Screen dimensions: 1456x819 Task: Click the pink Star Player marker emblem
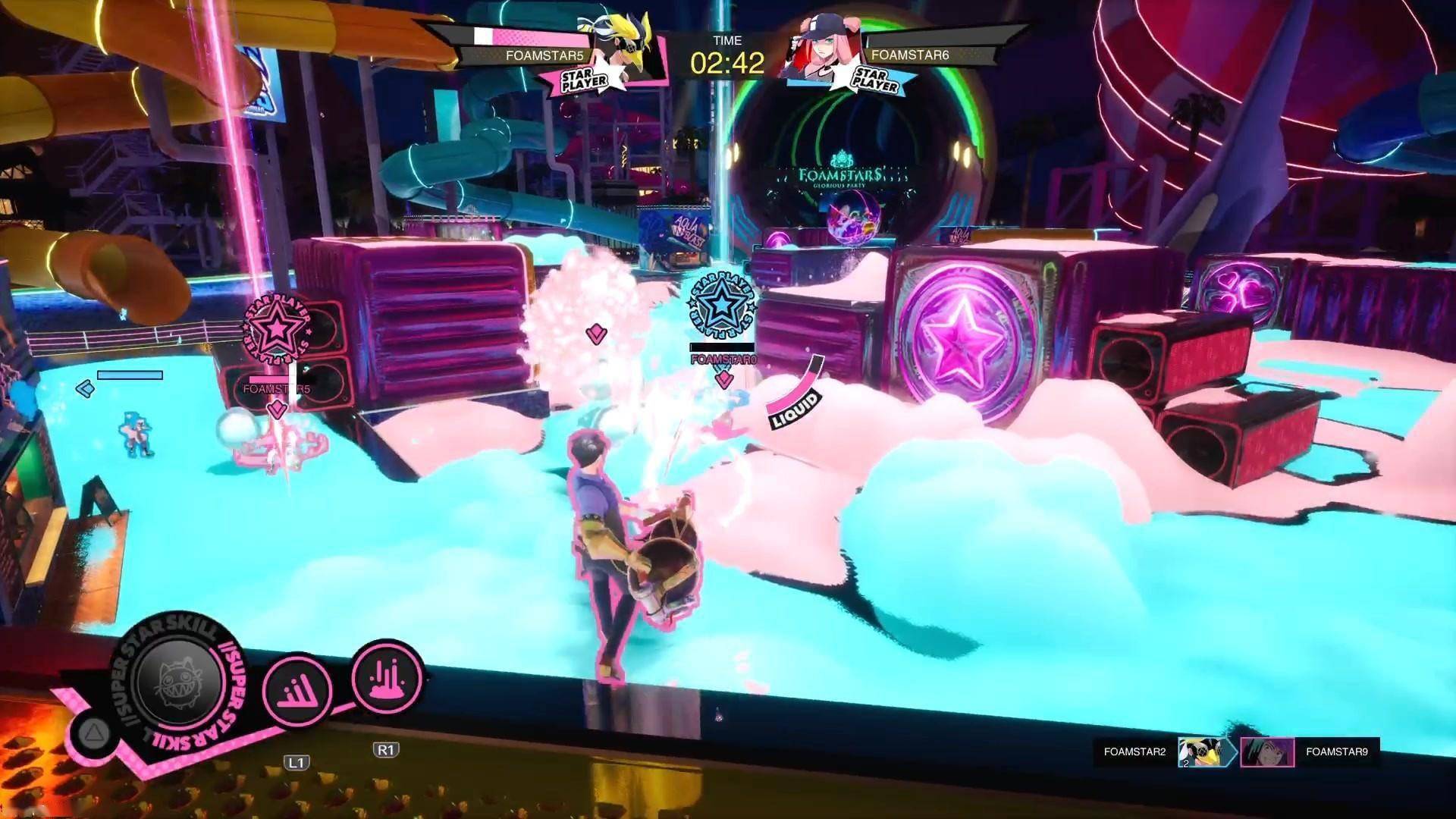[278, 329]
